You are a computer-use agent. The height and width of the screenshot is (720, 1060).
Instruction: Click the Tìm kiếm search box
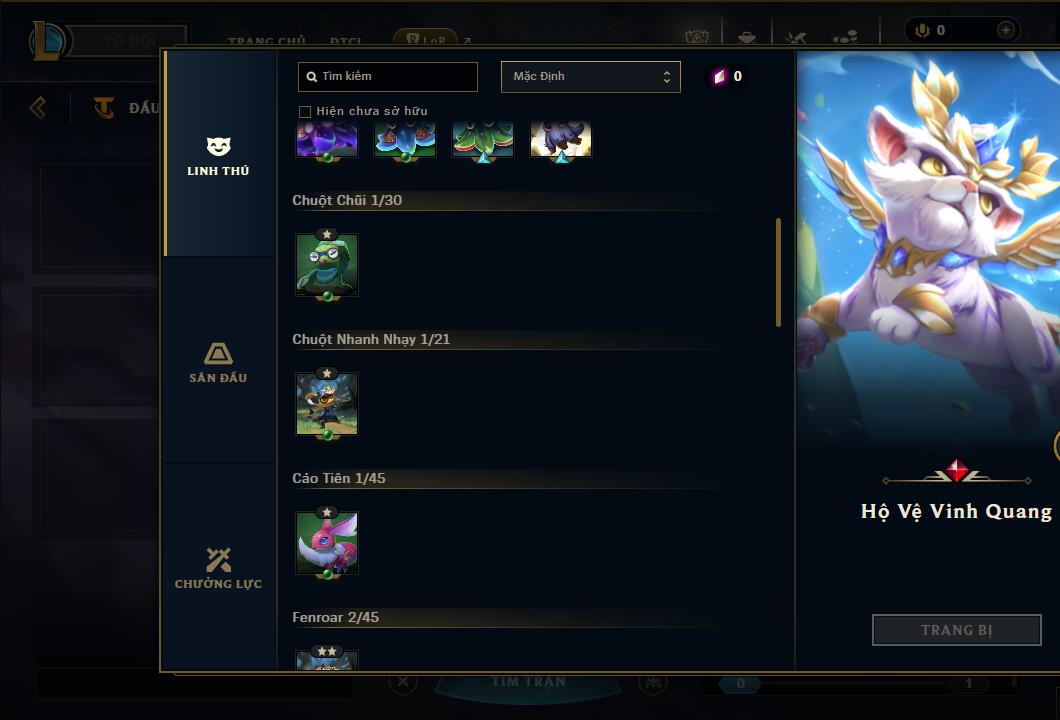[388, 77]
